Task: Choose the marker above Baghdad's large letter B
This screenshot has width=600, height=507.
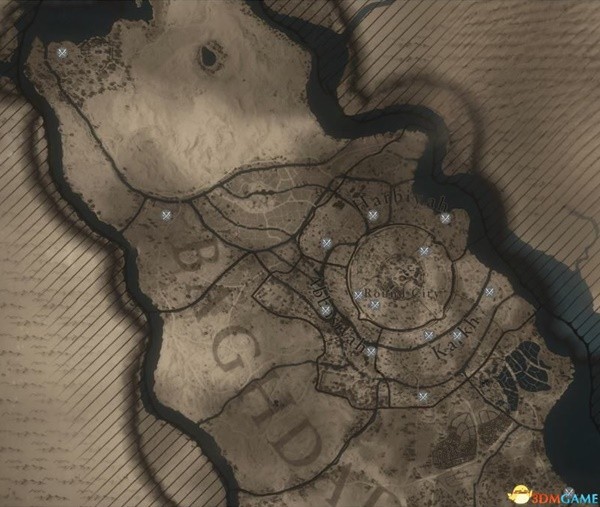Action: tap(167, 215)
